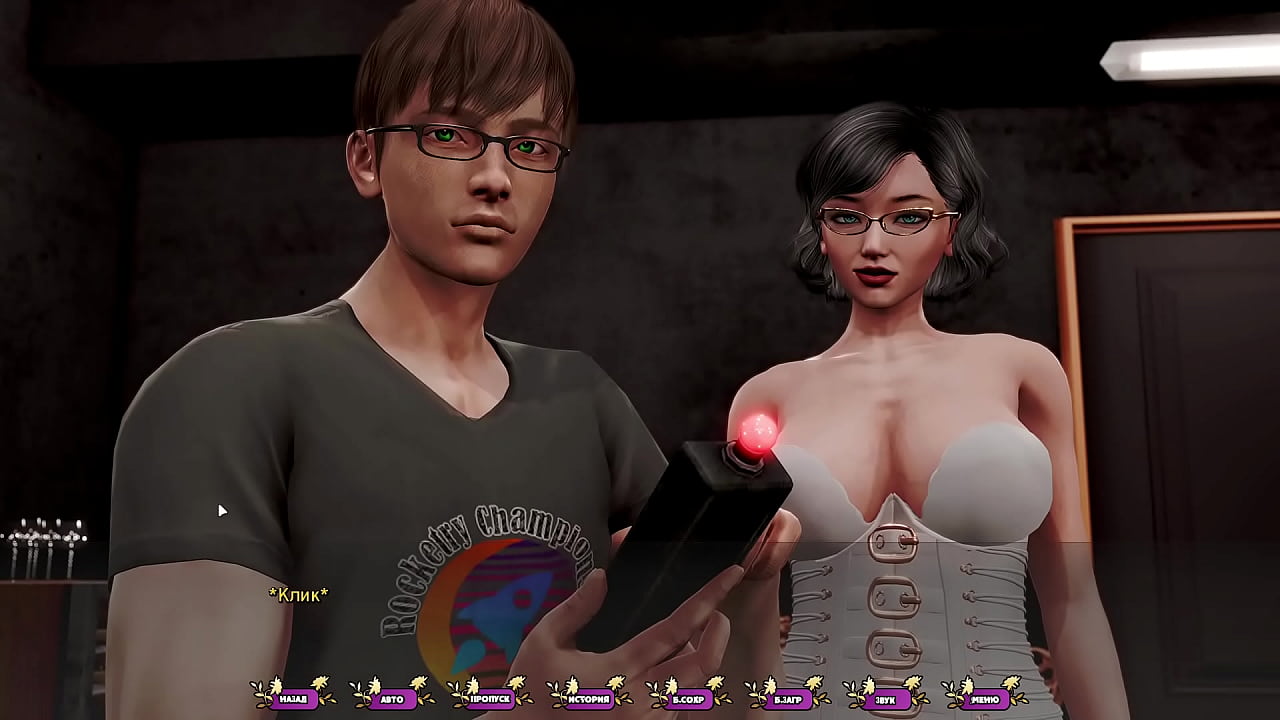
Task: Open the dialogue log via ИСТОРИЯ
Action: [589, 699]
